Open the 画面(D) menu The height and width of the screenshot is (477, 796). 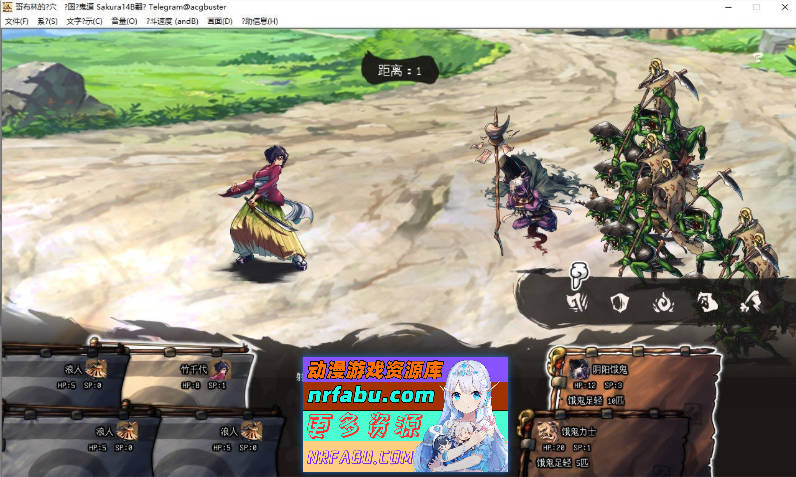220,21
